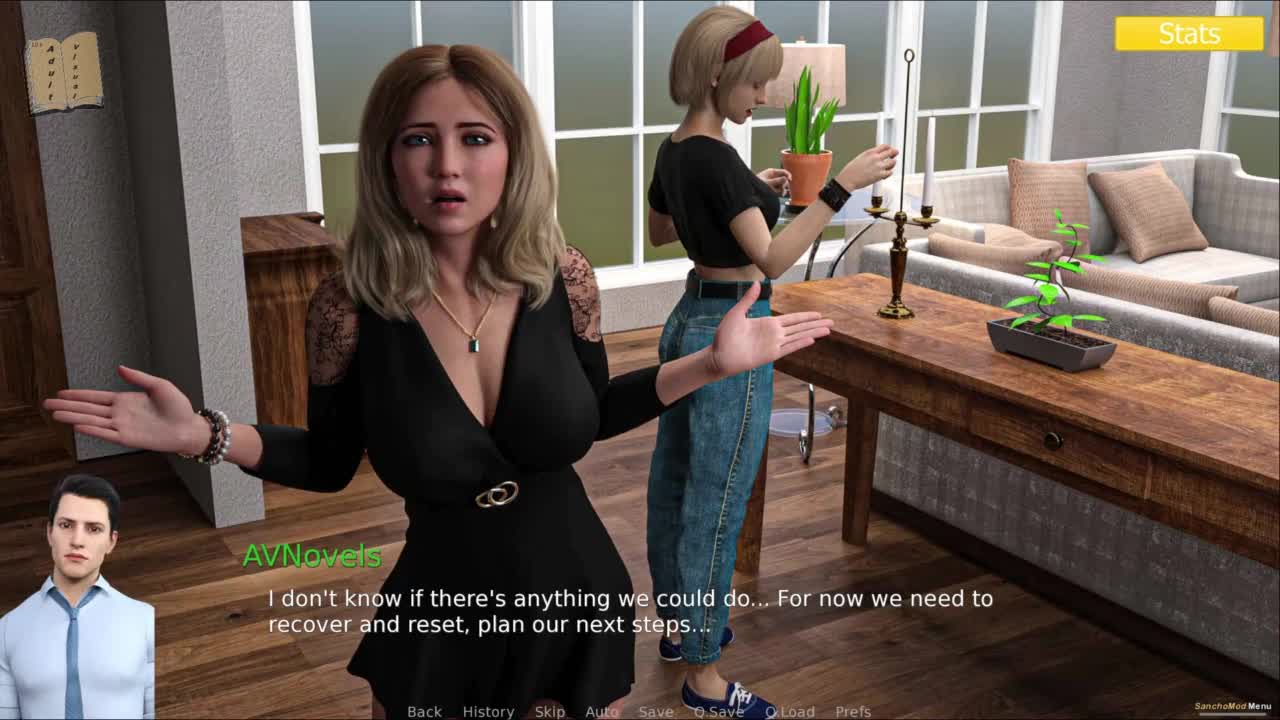Open the Save menu
1280x720 pixels.
[656, 711]
